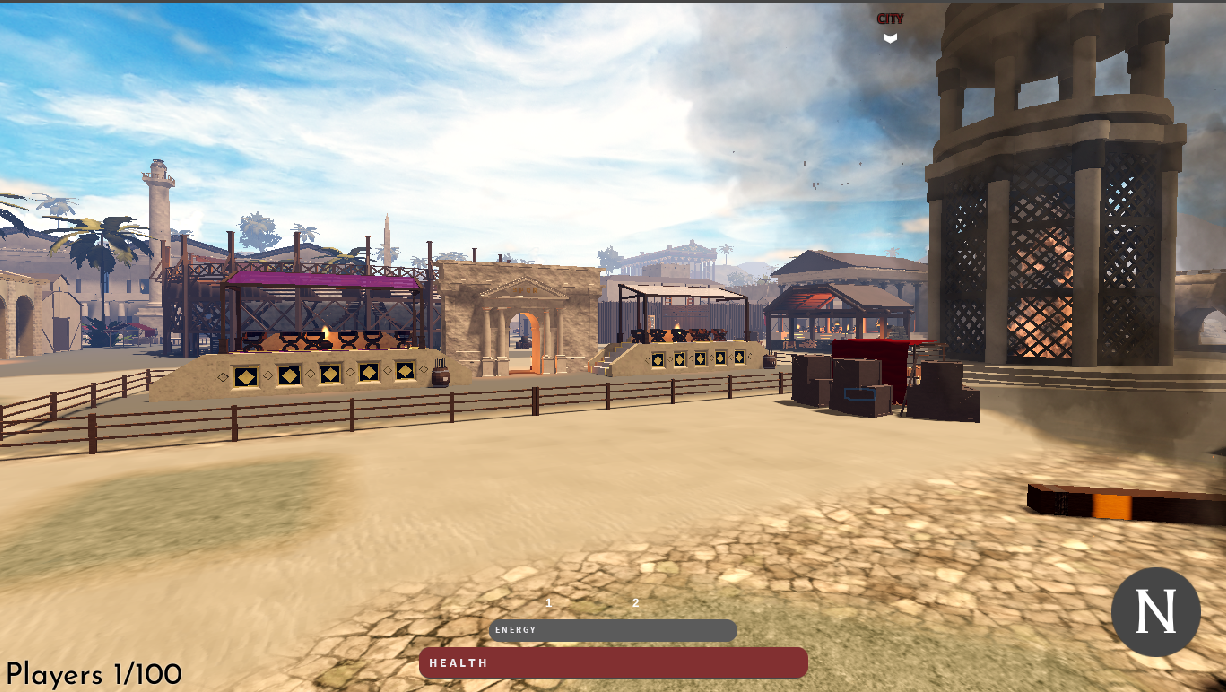Screen dimensions: 1226x692
Task: Select the CITY waypoint marker
Action: [890, 28]
